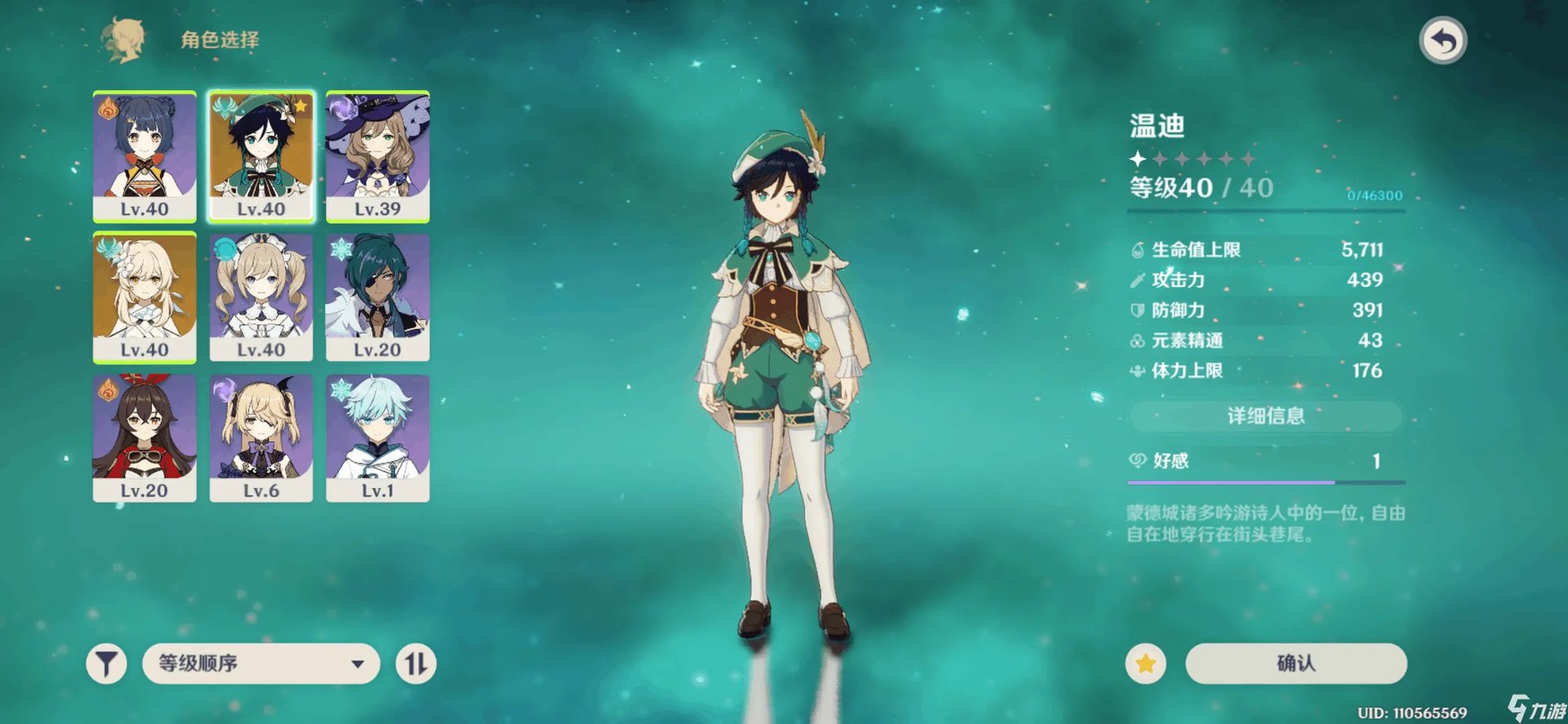Image resolution: width=1568 pixels, height=724 pixels.
Task: Go back with the return arrow
Action: click(1443, 41)
